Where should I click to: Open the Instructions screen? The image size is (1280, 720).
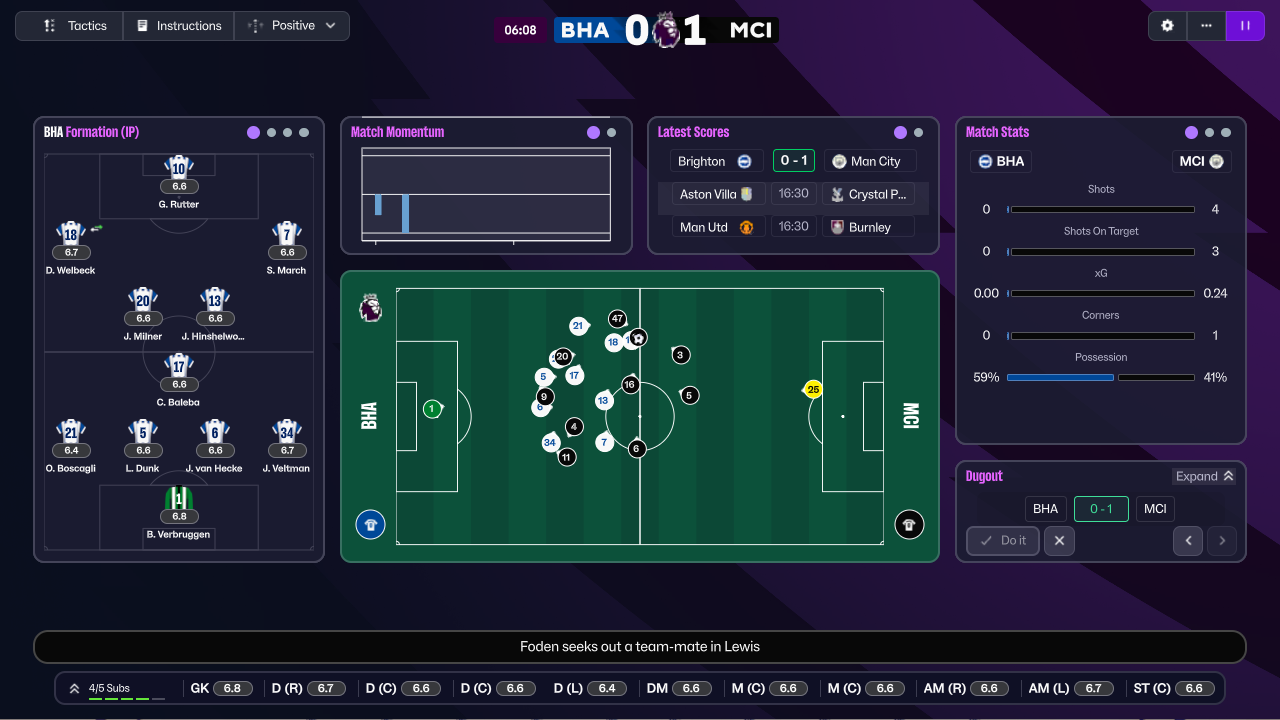point(178,25)
